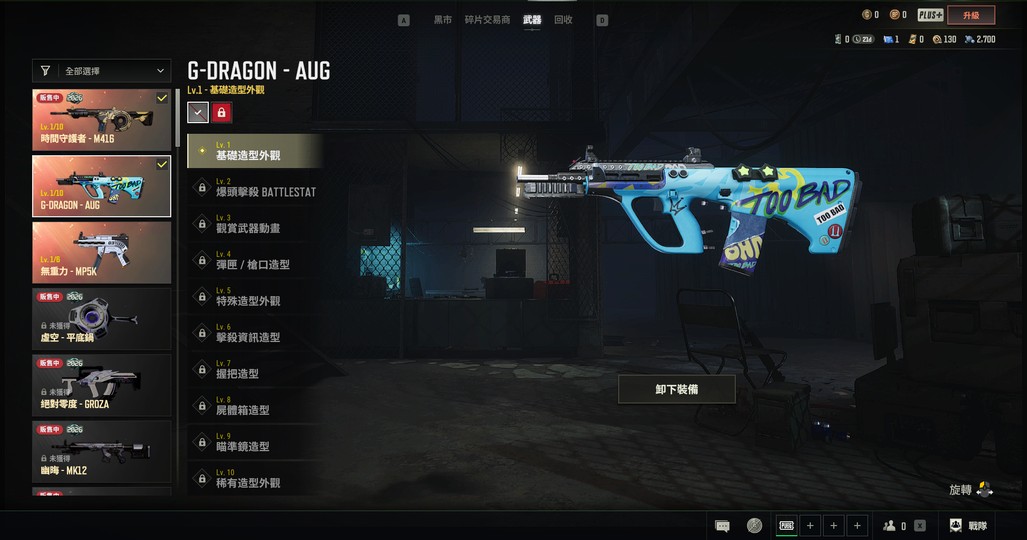1027x540 pixels.
Task: Open Lv.4 彈匣 / 槍口造型 row
Action: 256,260
